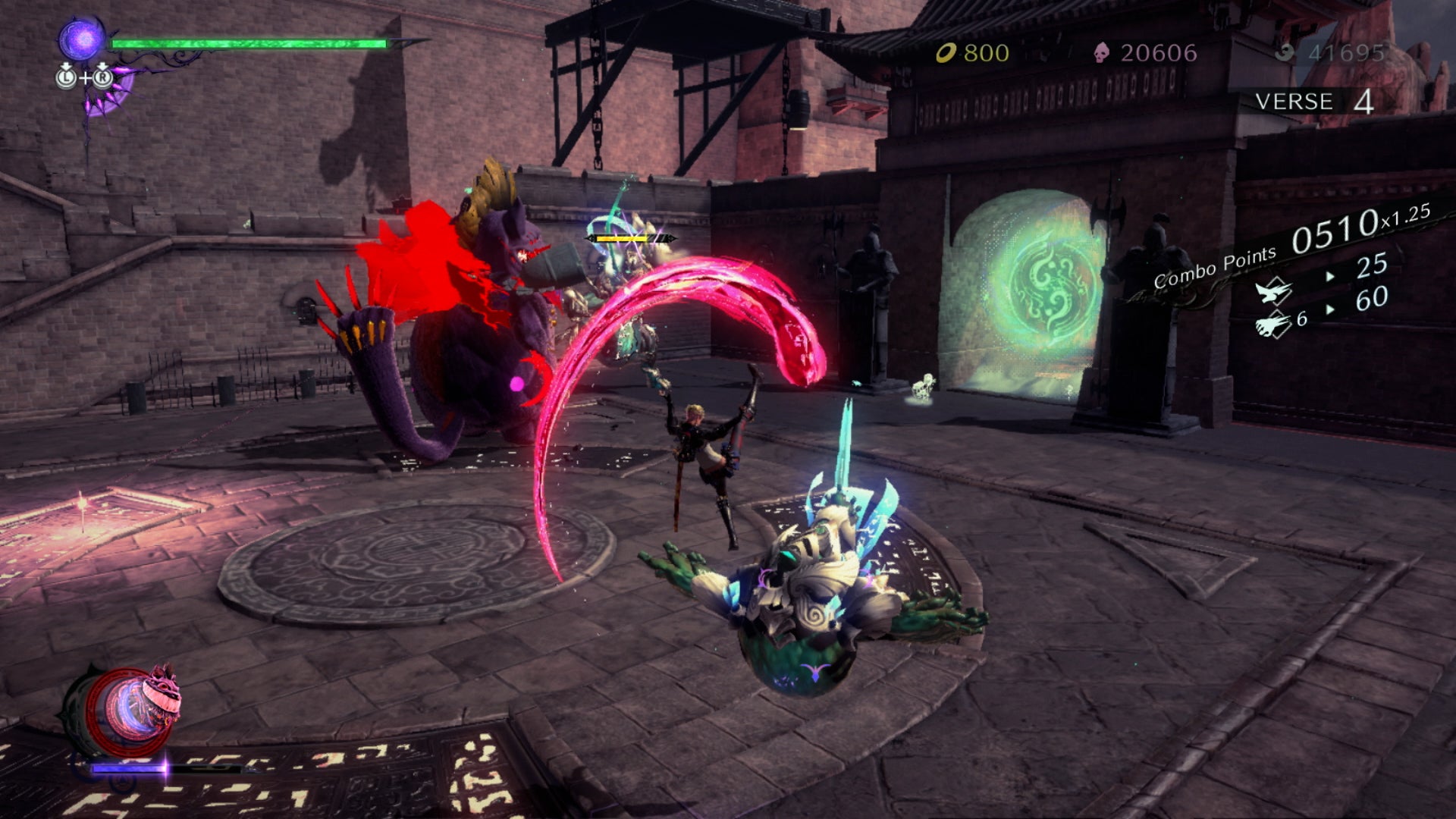Screen dimensions: 1456x819
Task: Expand the arrow marker next to 60
Action: pos(1331,308)
